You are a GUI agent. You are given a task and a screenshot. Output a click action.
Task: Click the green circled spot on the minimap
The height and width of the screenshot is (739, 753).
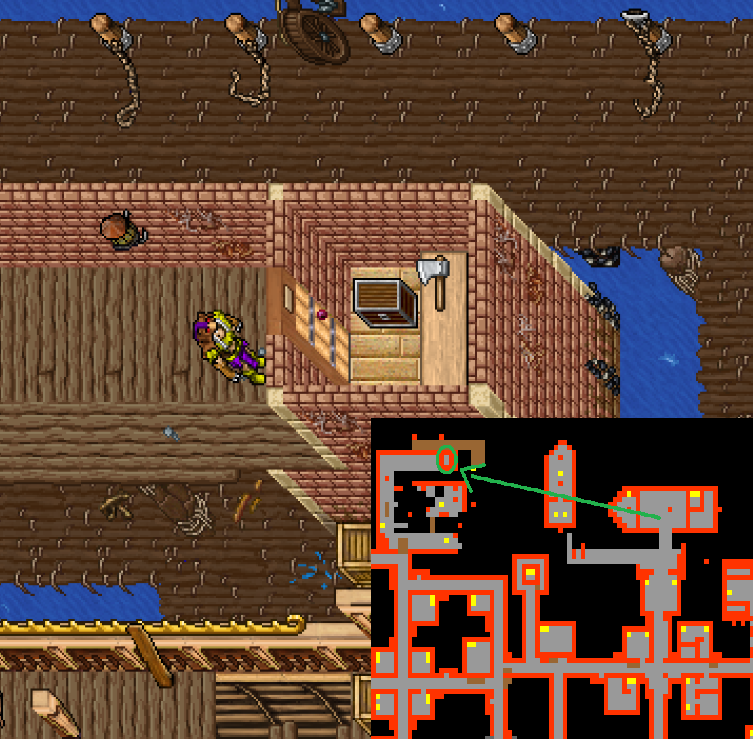tap(447, 459)
